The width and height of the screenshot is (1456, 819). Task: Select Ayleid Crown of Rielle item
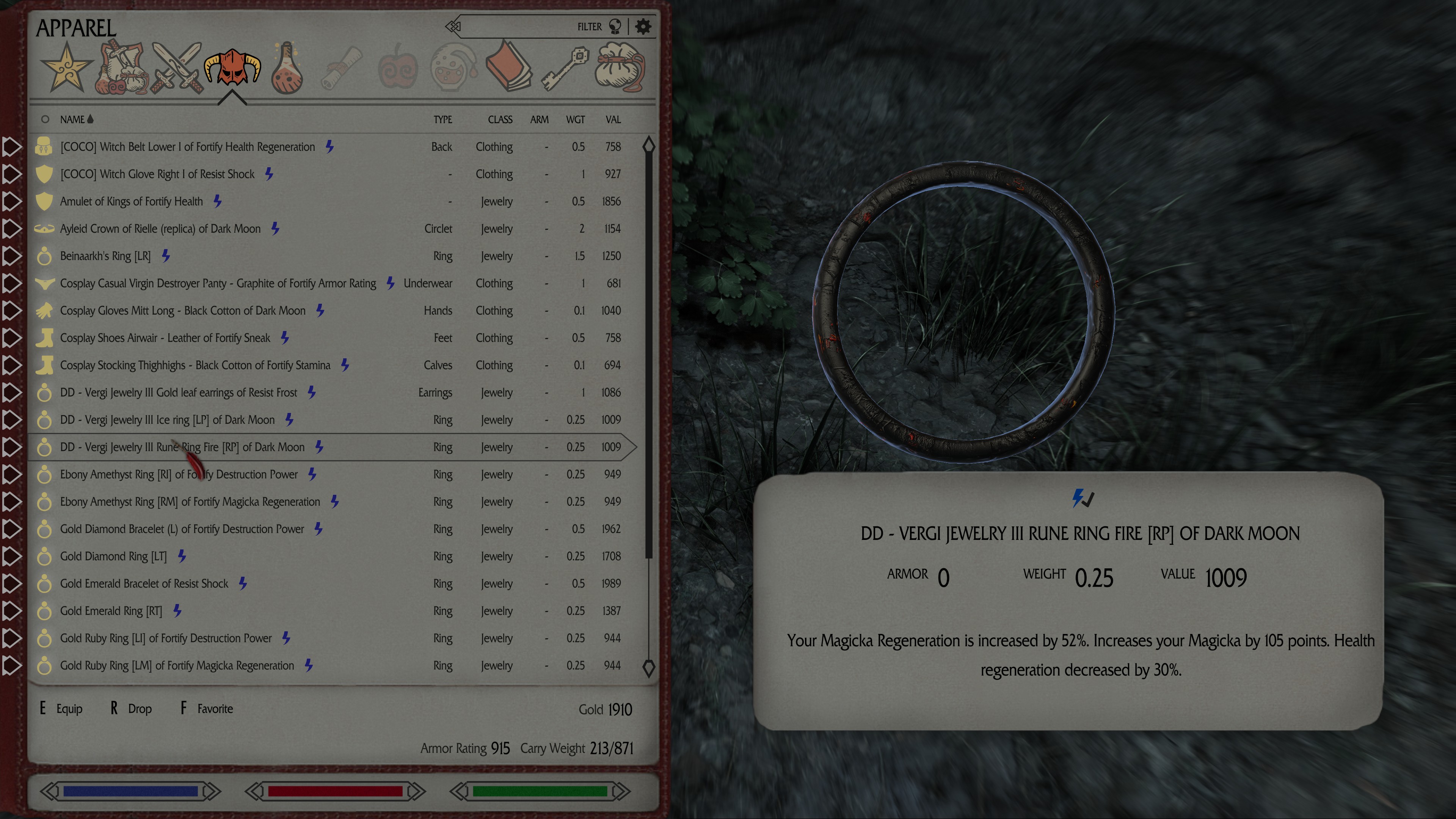point(160,229)
